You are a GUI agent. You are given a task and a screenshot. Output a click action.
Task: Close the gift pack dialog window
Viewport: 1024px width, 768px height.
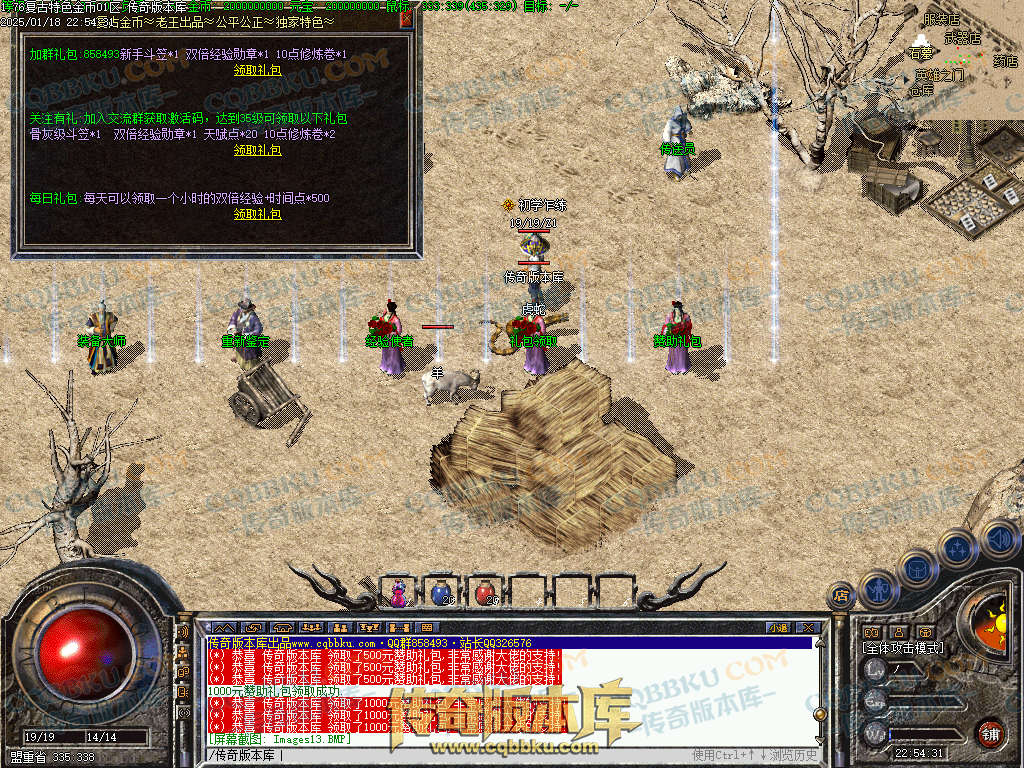point(405,19)
